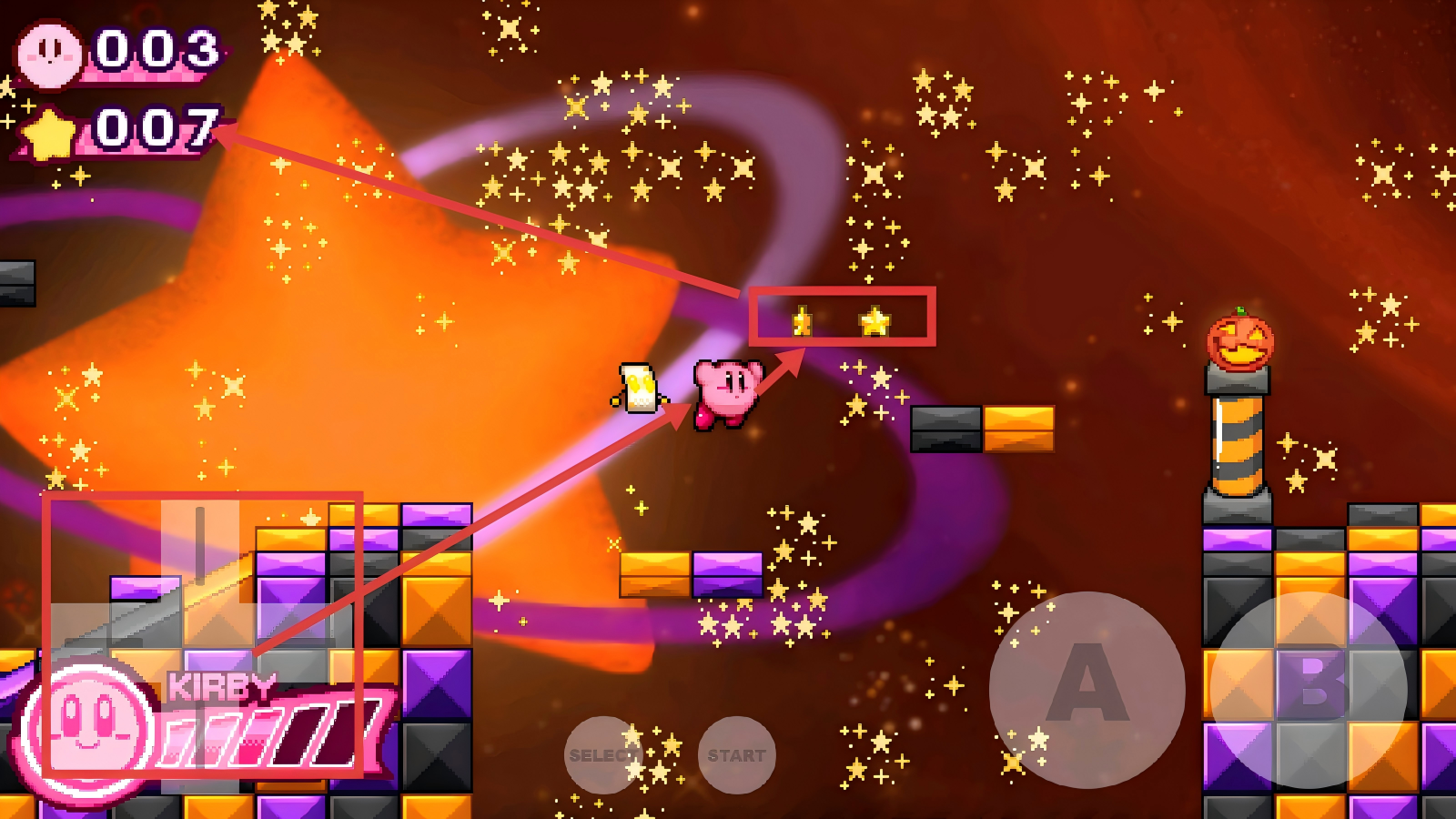Tap the on-screen A button
Image resolution: width=1456 pixels, height=819 pixels.
click(x=1087, y=689)
